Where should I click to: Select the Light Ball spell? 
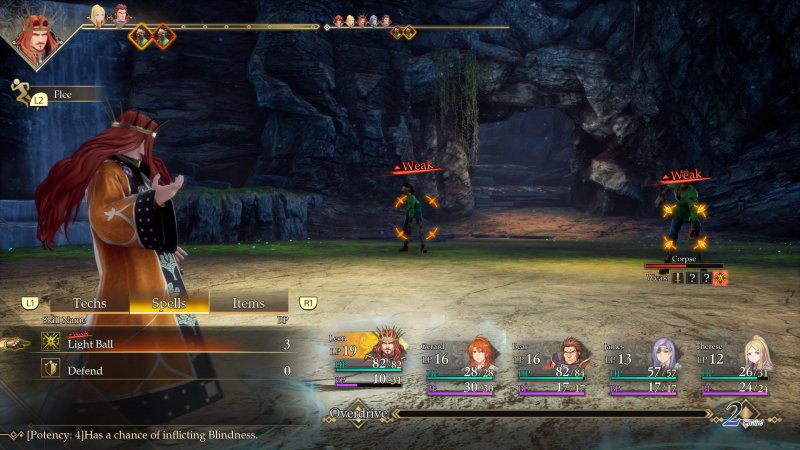tap(160, 343)
